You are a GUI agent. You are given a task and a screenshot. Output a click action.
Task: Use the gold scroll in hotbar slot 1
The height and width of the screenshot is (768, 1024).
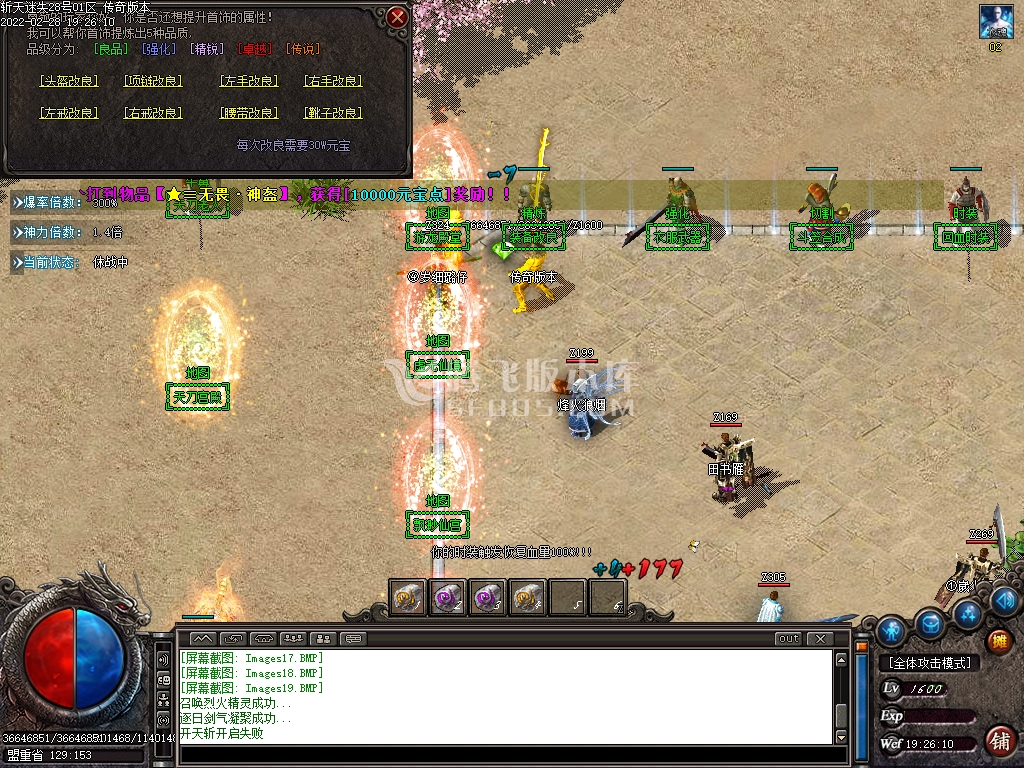pyautogui.click(x=407, y=597)
